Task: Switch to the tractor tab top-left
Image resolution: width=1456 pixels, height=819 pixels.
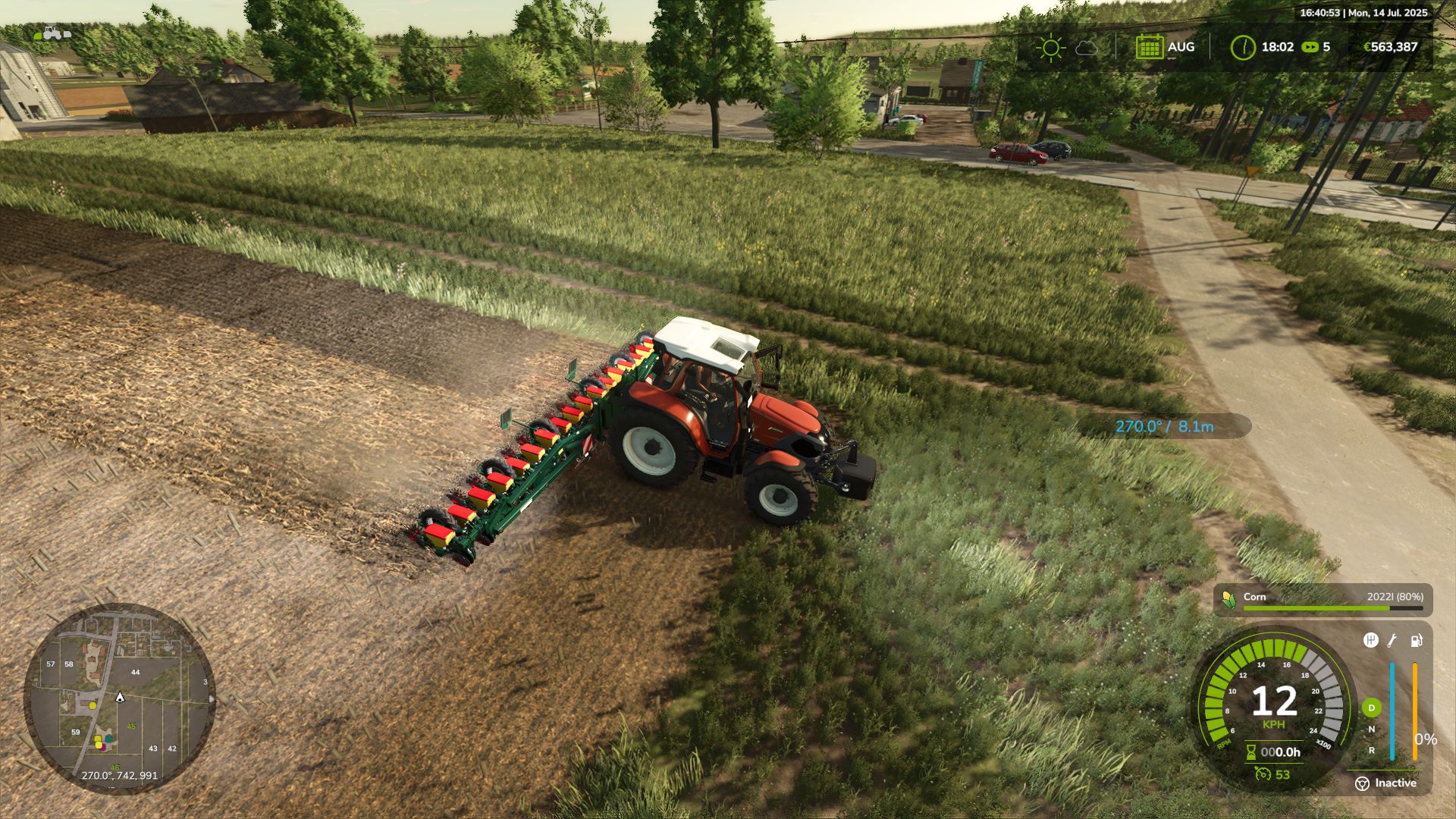Action: point(52,33)
